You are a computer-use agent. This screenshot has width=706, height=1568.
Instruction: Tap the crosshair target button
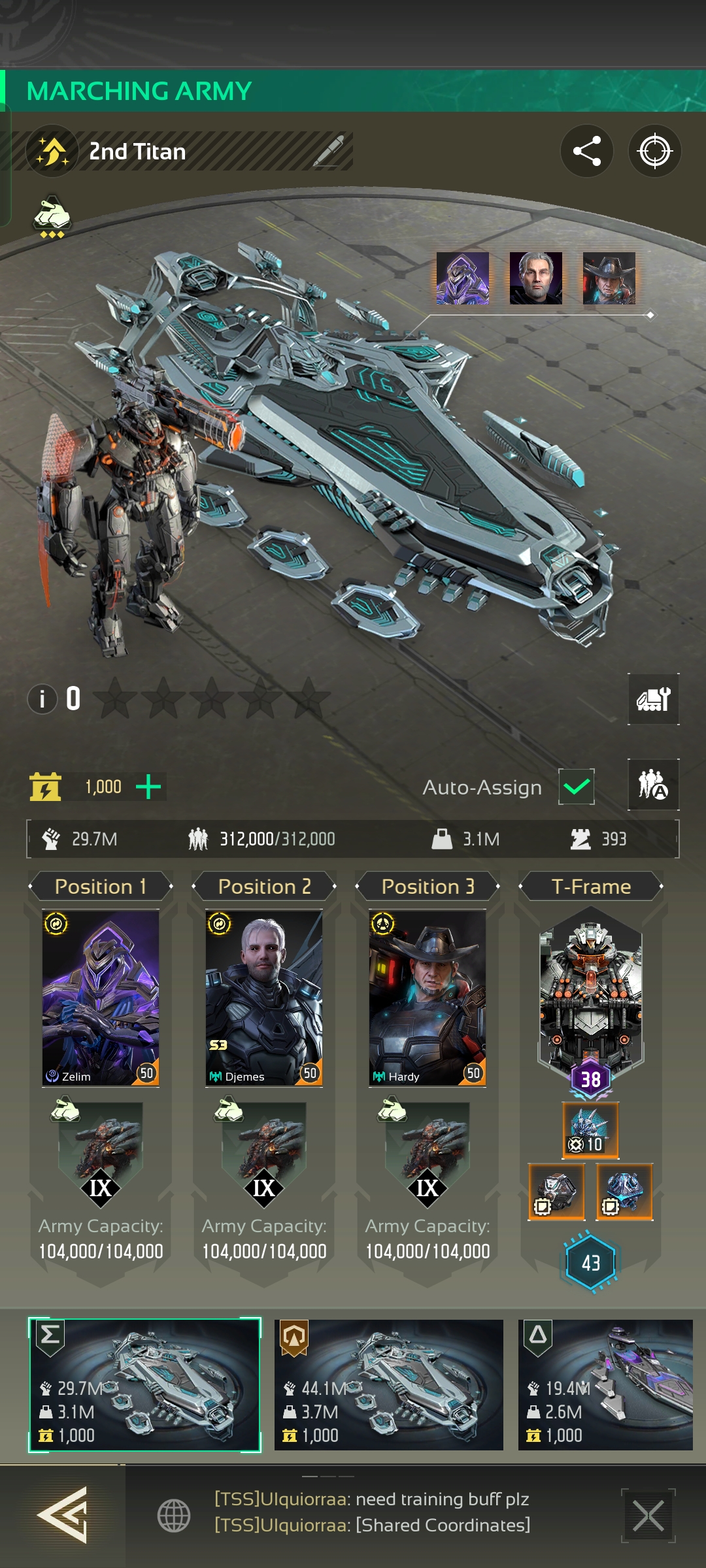coord(654,152)
